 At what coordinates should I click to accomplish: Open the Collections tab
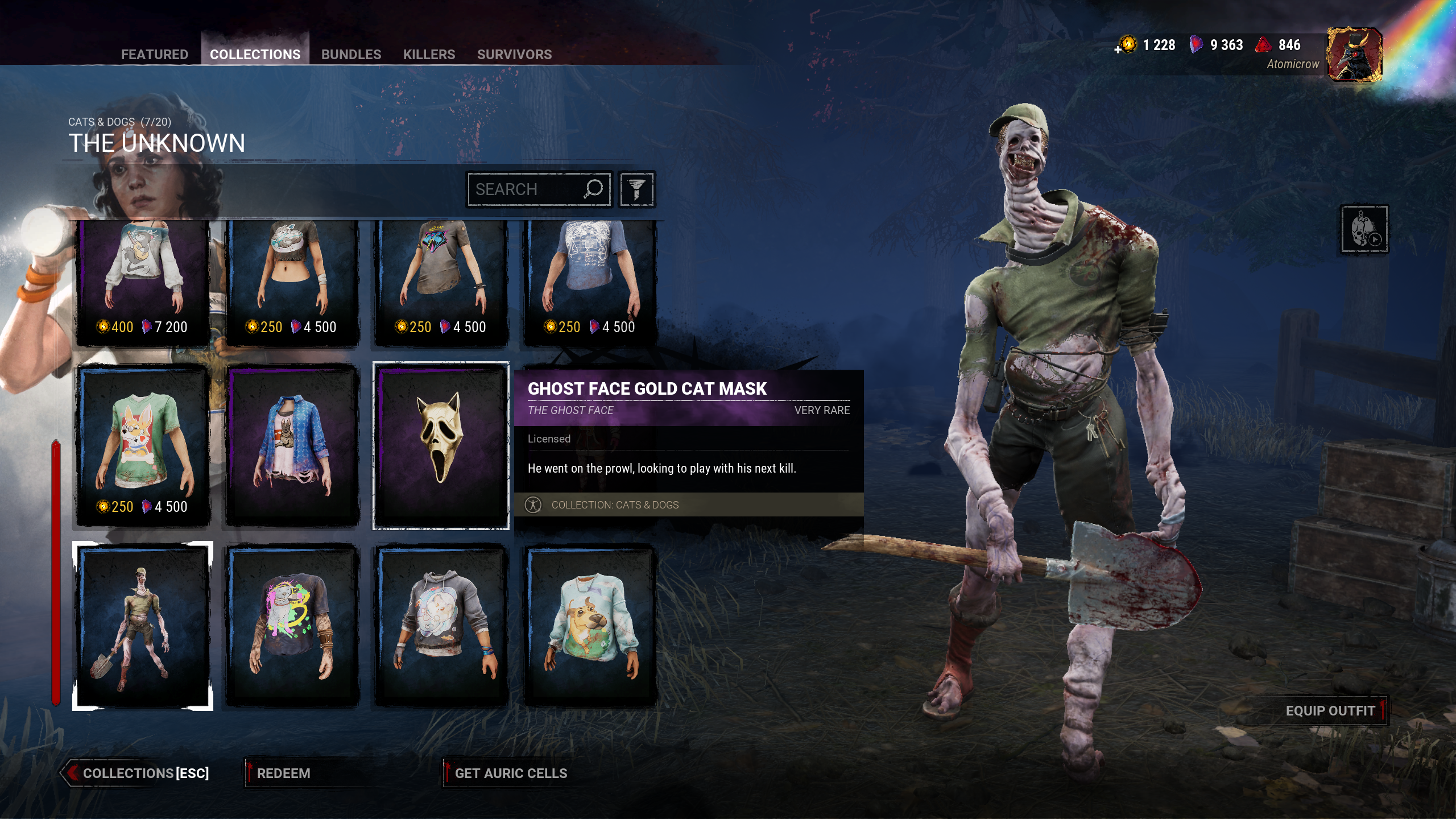(255, 54)
